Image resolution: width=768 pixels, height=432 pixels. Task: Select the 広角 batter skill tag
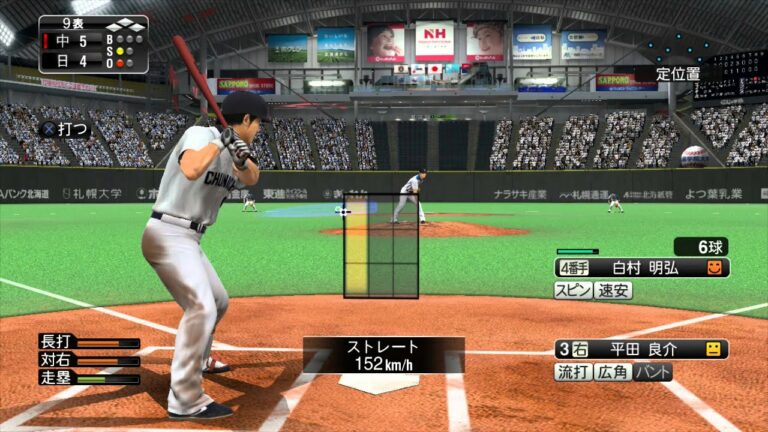tap(613, 372)
